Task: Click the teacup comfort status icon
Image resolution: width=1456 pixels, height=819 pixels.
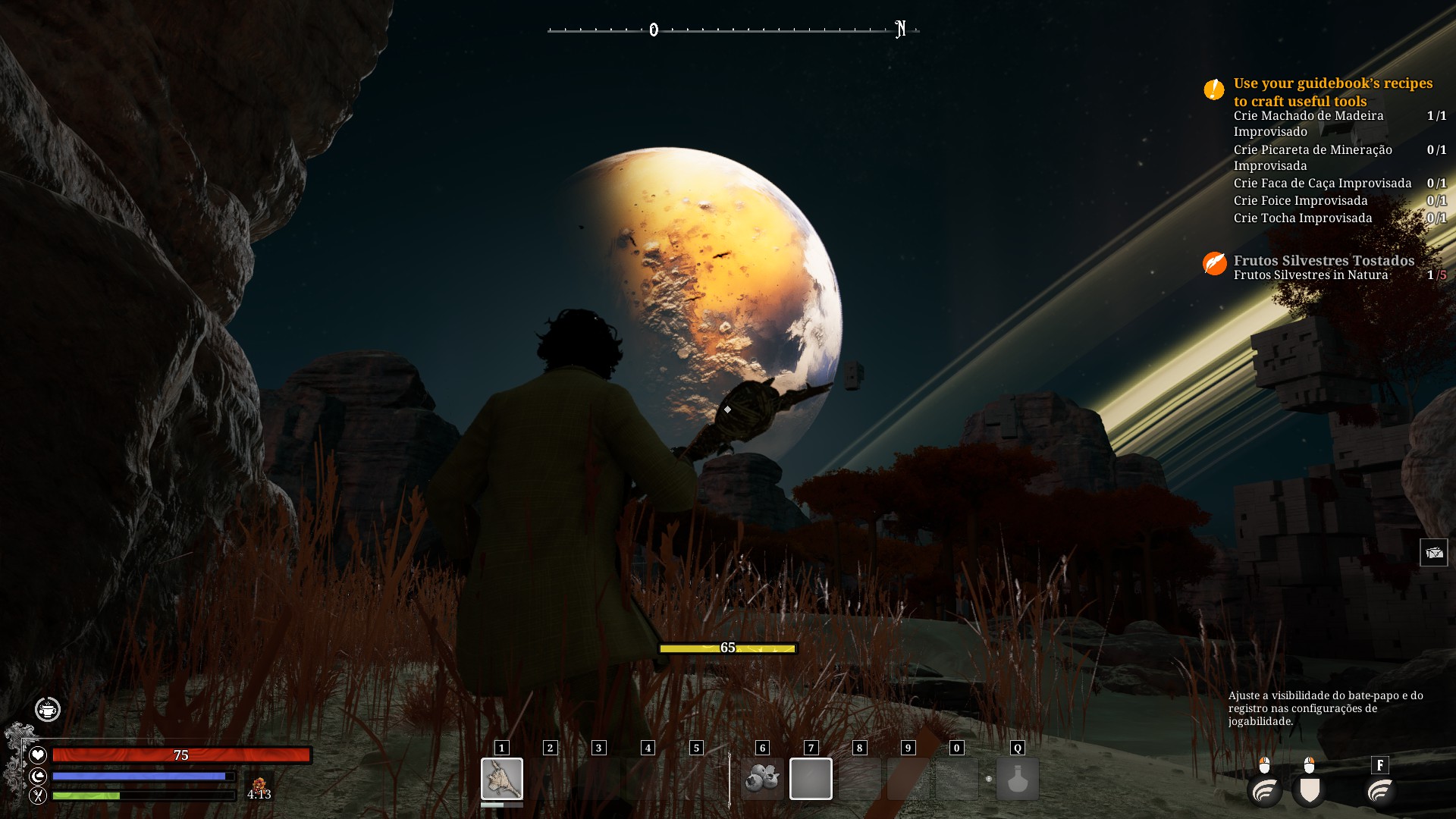Action: 48,709
